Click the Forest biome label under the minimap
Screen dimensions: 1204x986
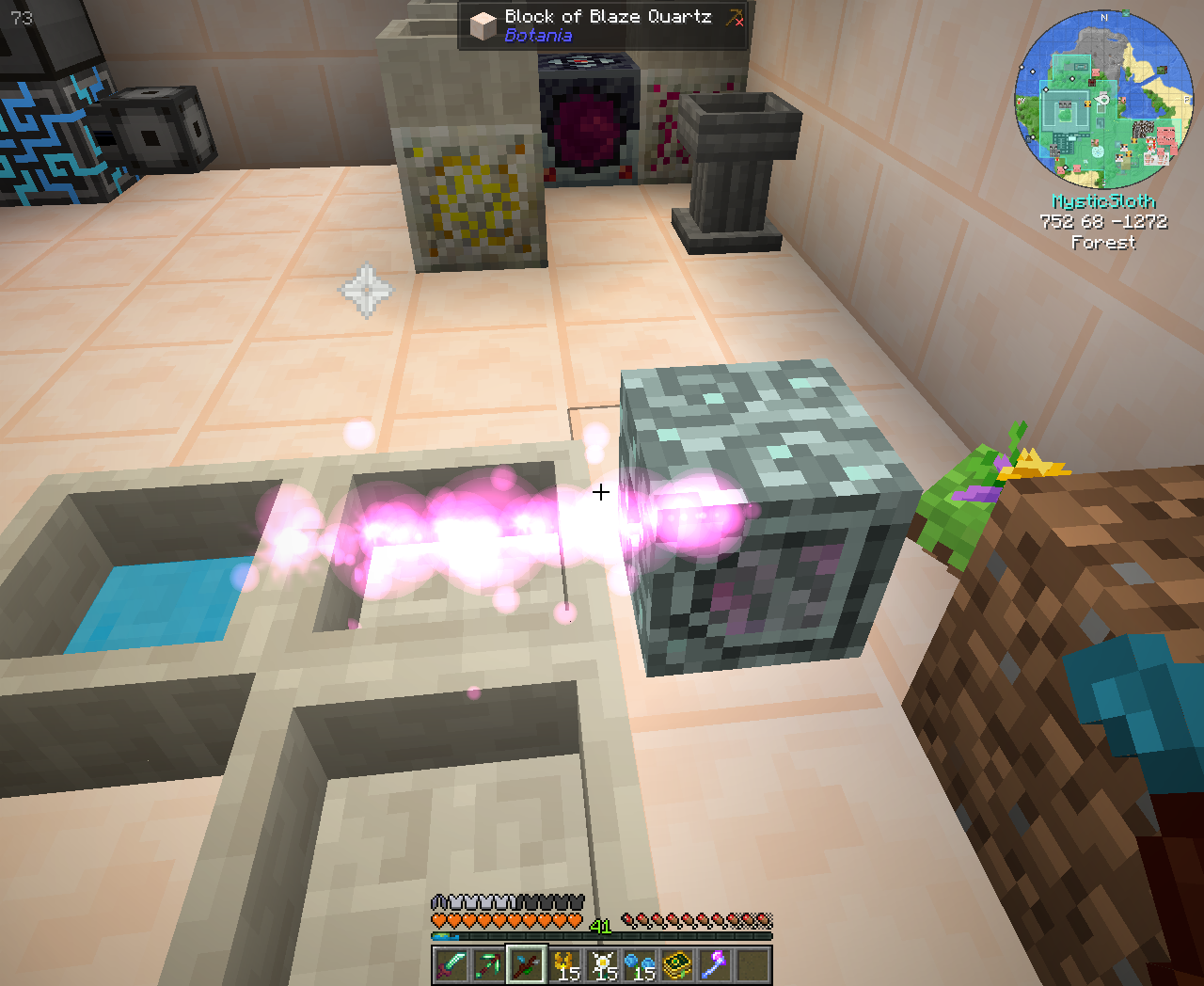click(x=1102, y=243)
